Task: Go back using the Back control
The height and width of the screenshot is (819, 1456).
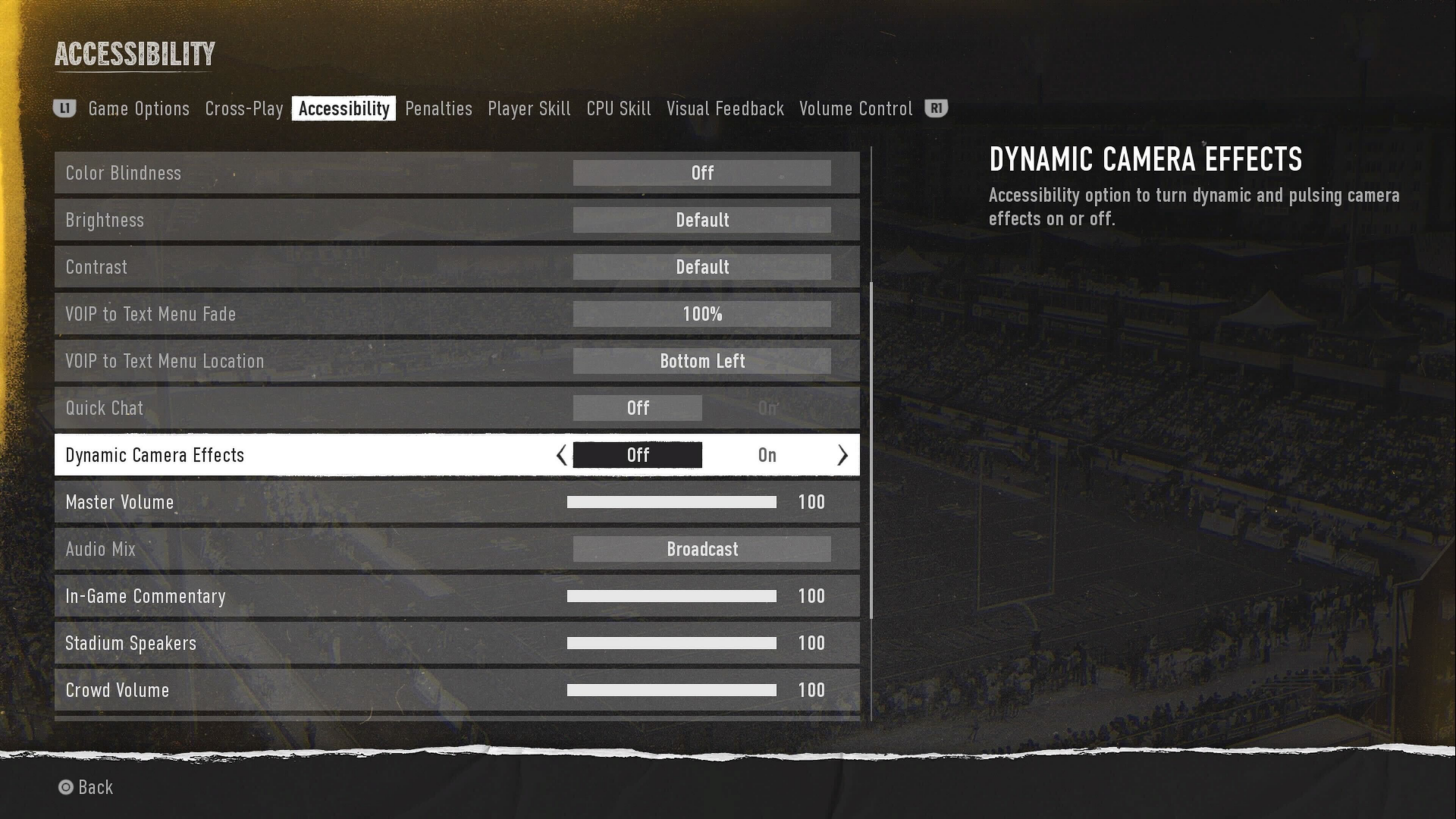Action: 85,788
